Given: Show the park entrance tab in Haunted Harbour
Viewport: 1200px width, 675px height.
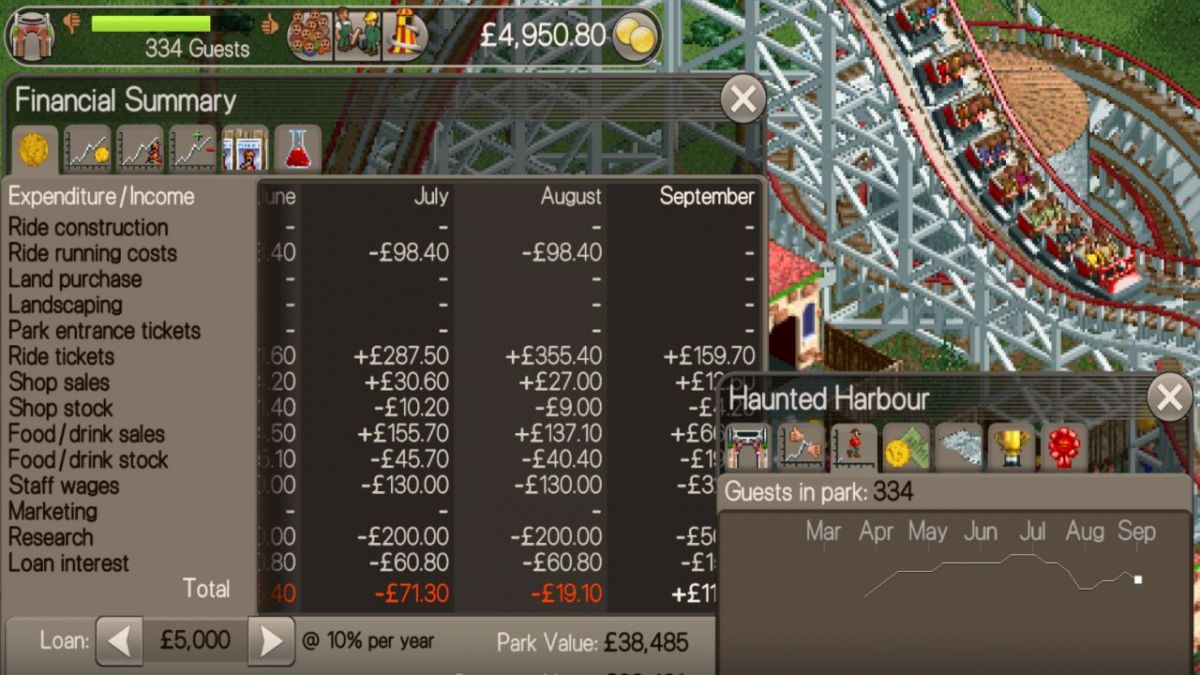Looking at the screenshot, I should click(748, 448).
